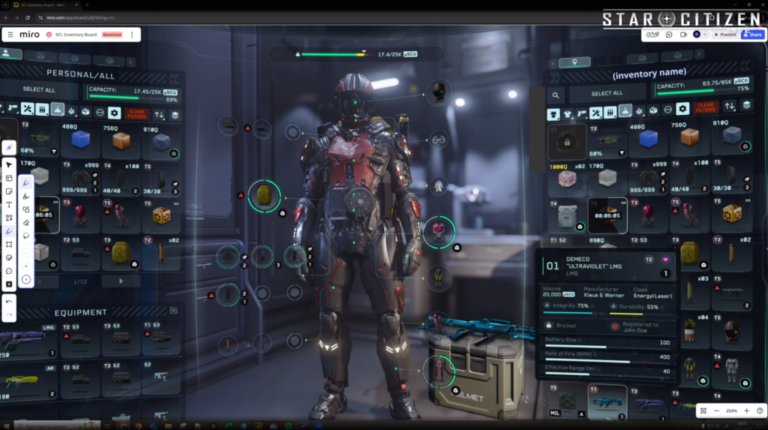This screenshot has height=430, width=768.
Task: Clear filters in the right inventory panel
Action: (x=705, y=109)
